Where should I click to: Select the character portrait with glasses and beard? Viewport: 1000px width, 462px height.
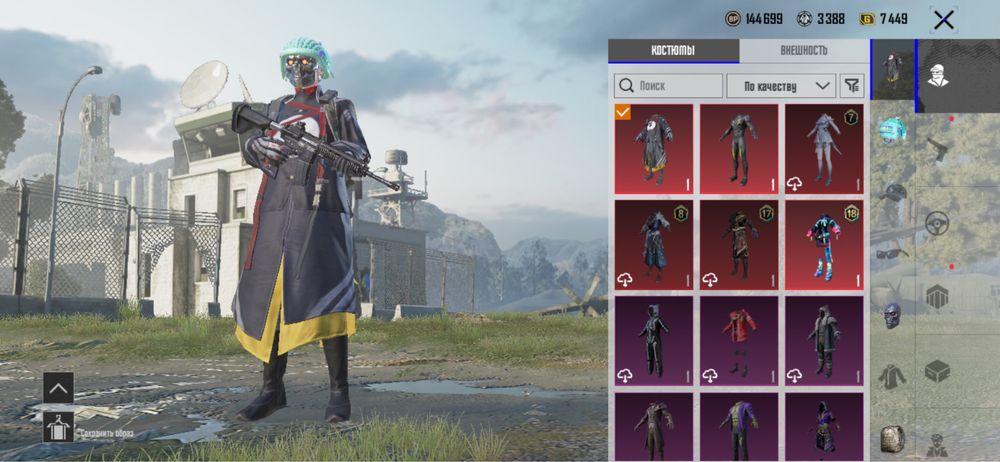tap(939, 73)
